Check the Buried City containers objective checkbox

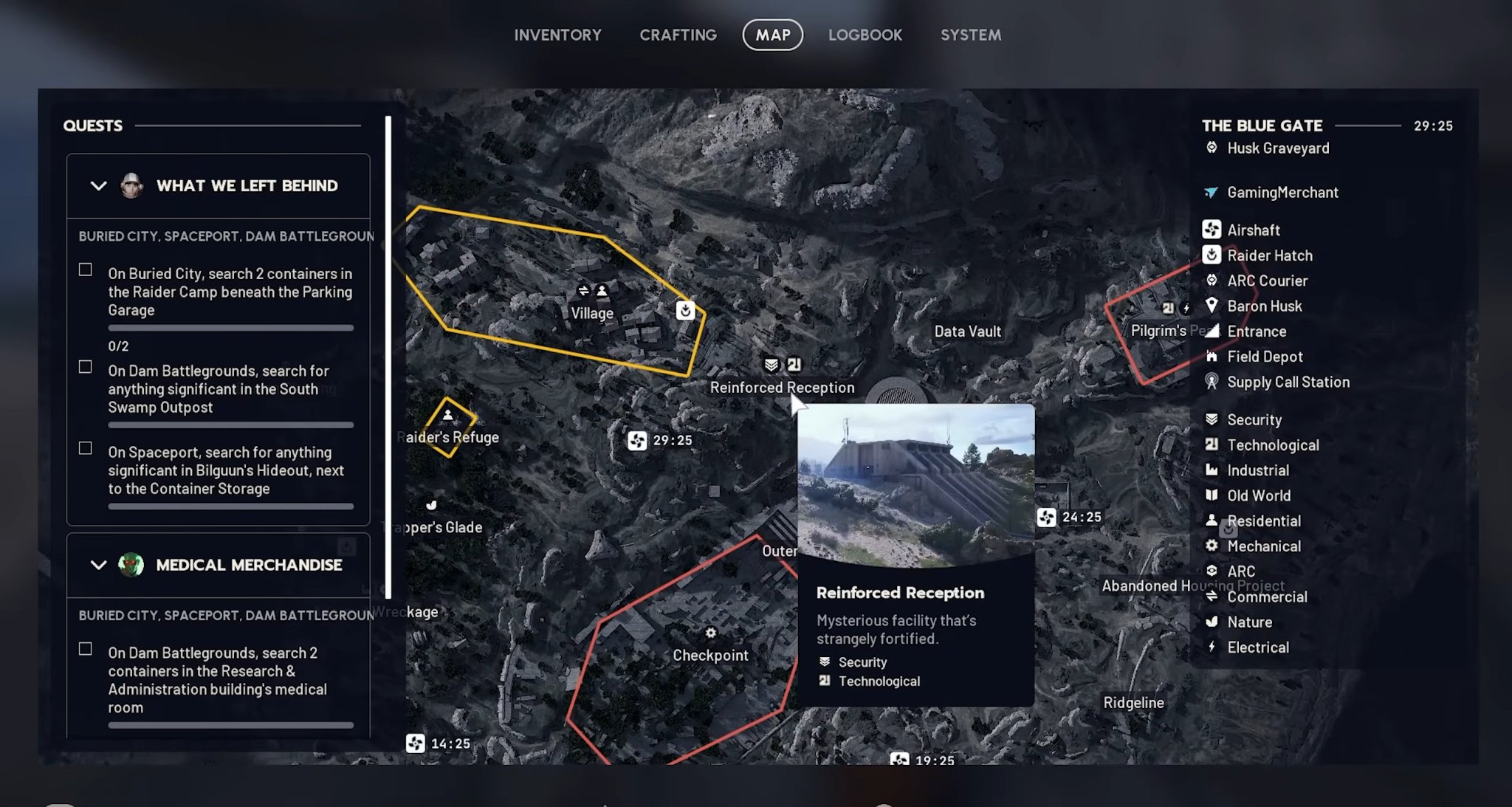tap(83, 270)
